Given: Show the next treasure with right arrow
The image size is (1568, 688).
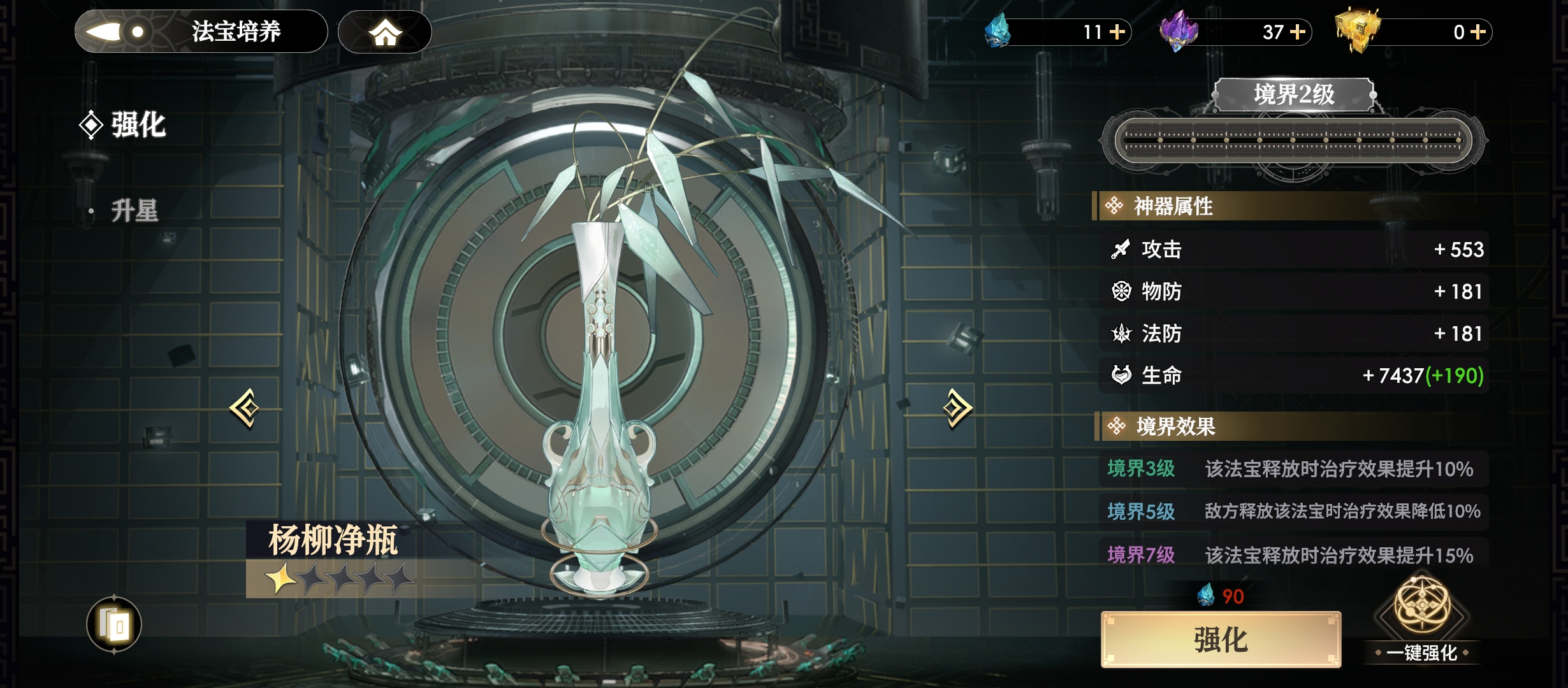Looking at the screenshot, I should point(957,408).
